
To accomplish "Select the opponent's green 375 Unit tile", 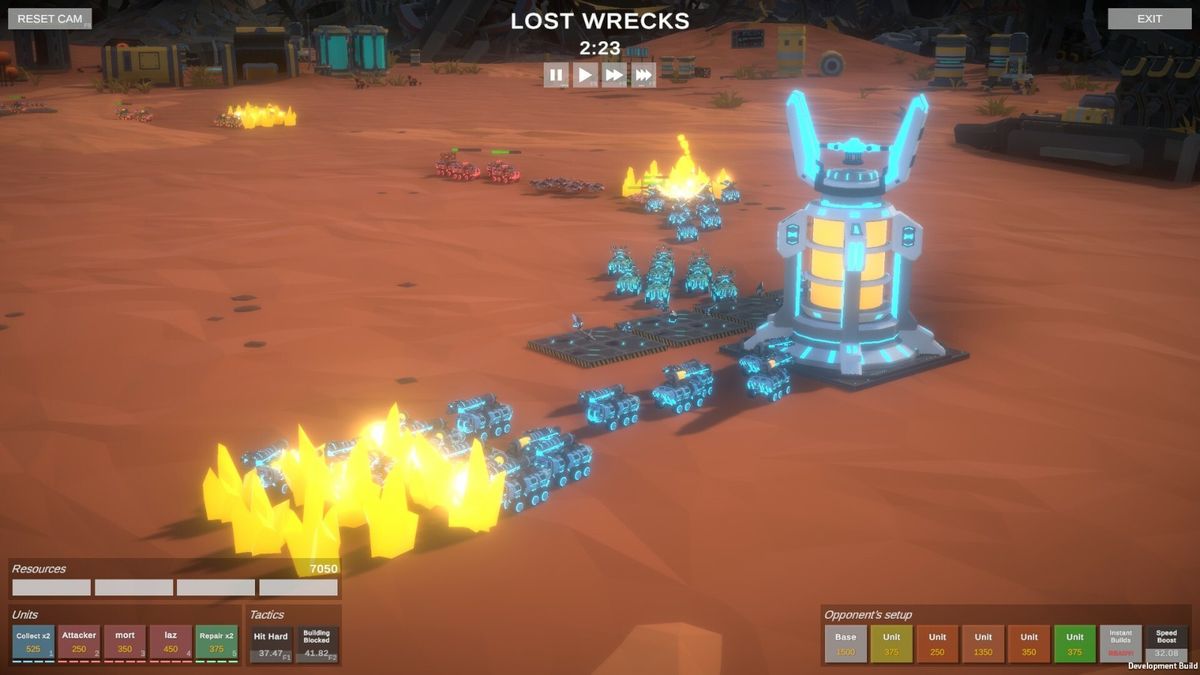I will 1075,644.
